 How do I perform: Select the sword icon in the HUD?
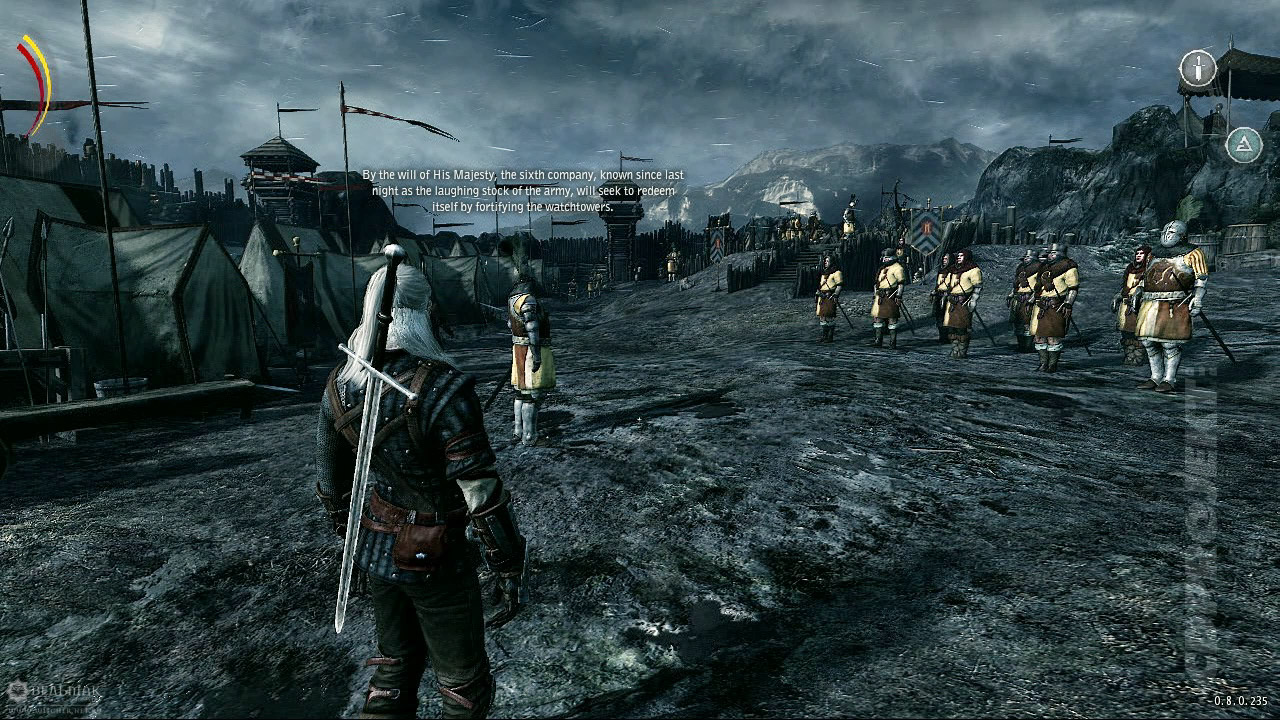point(1197,69)
